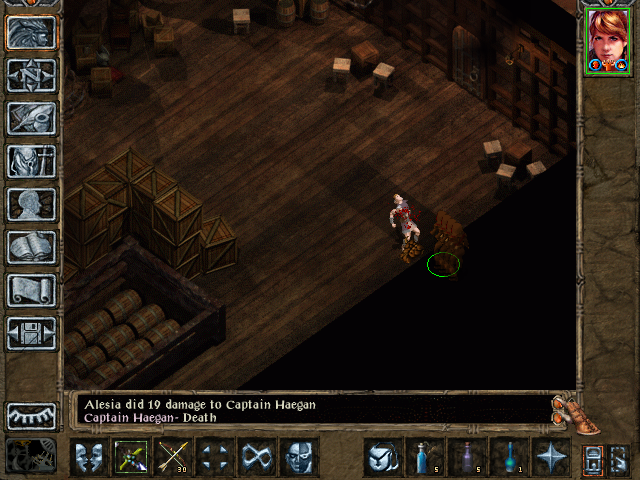Open the four-point star special abilities
This screenshot has width=640, height=480.
coord(551,457)
